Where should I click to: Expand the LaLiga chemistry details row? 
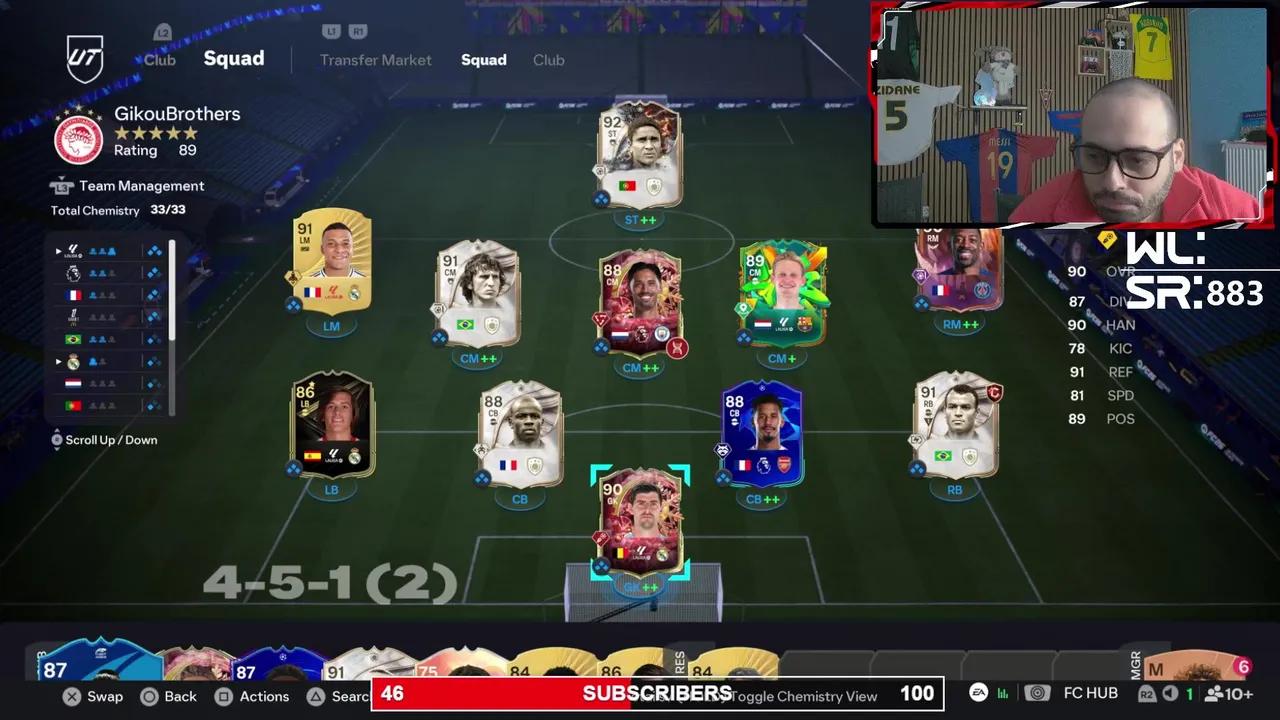(58, 250)
